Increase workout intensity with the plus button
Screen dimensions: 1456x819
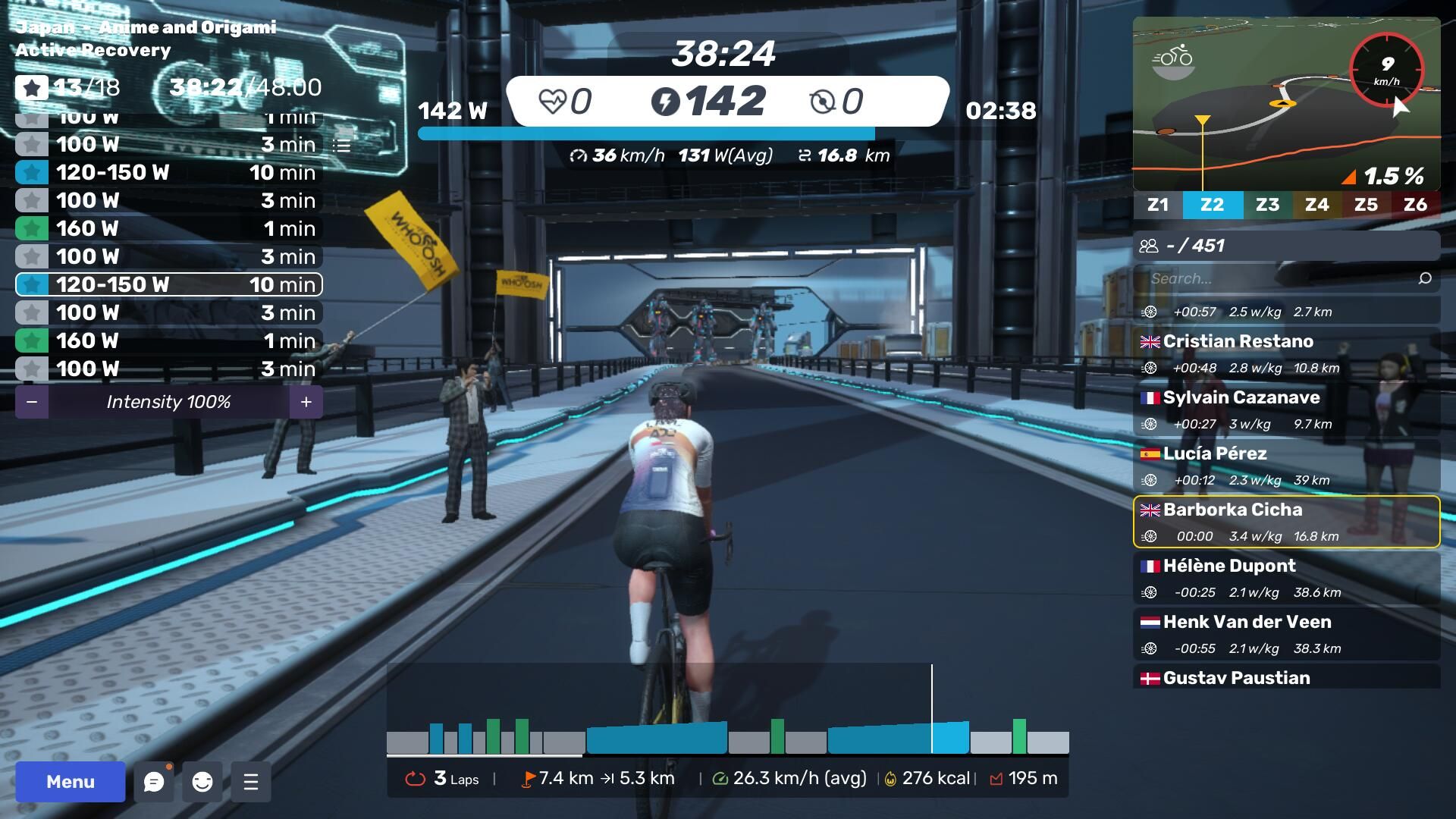point(306,402)
